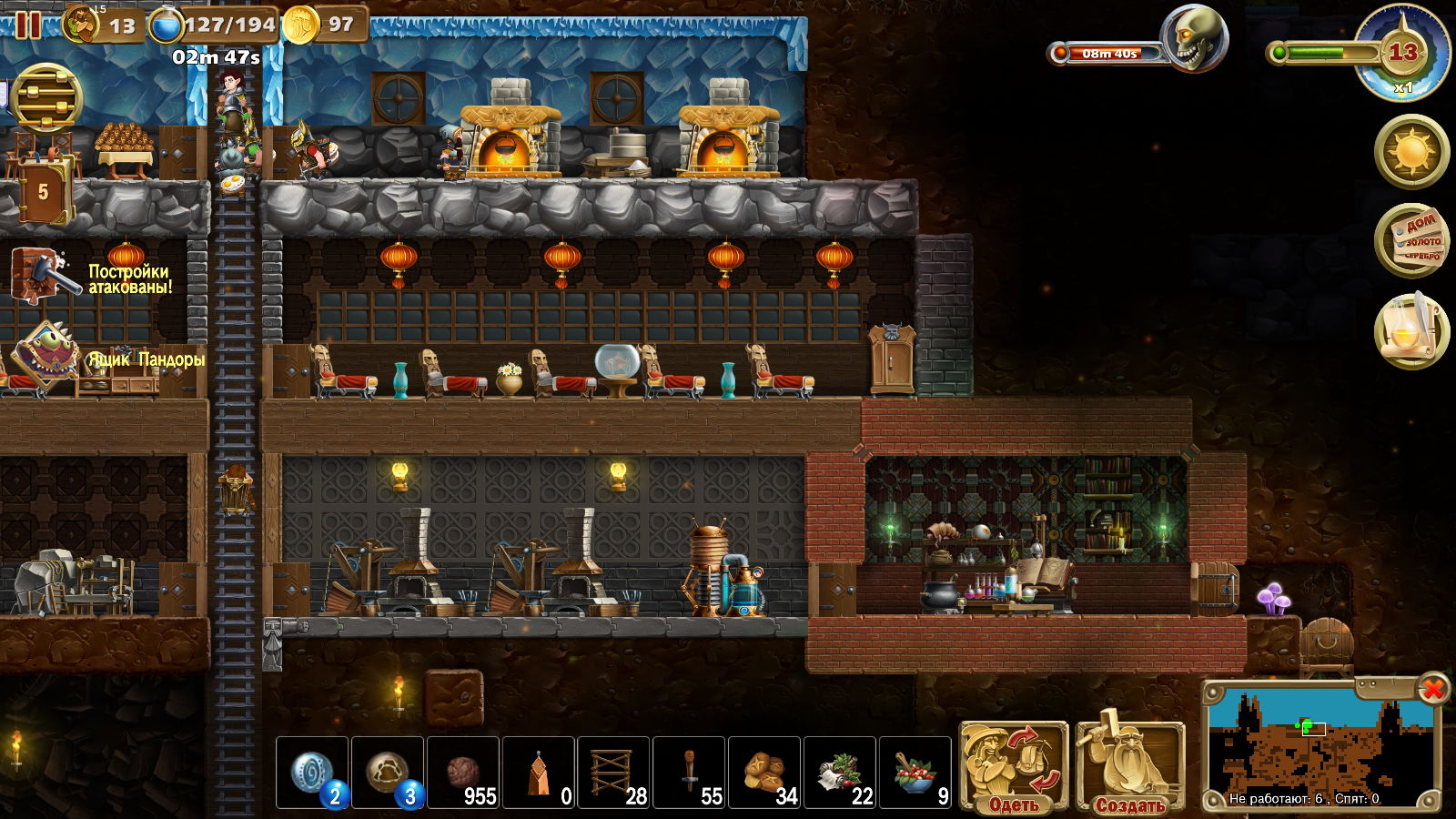Pause the game with the pause button
This screenshot has height=819, width=1456.
[27, 25]
